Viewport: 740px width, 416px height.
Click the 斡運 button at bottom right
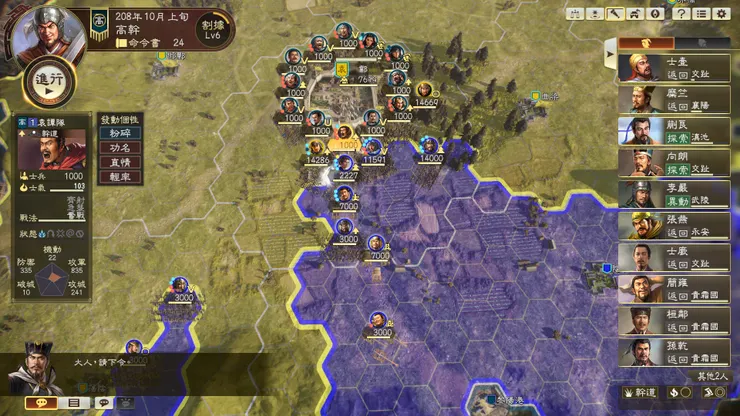(642, 393)
